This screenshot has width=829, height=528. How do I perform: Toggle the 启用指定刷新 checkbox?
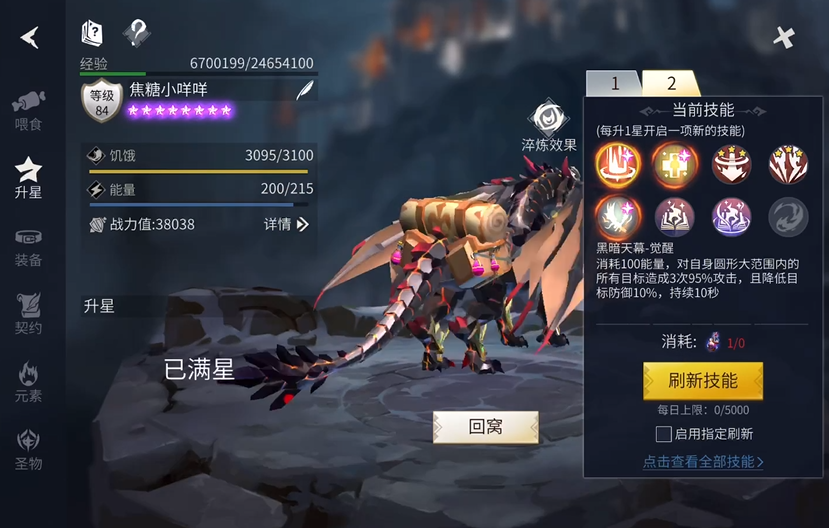pos(662,434)
